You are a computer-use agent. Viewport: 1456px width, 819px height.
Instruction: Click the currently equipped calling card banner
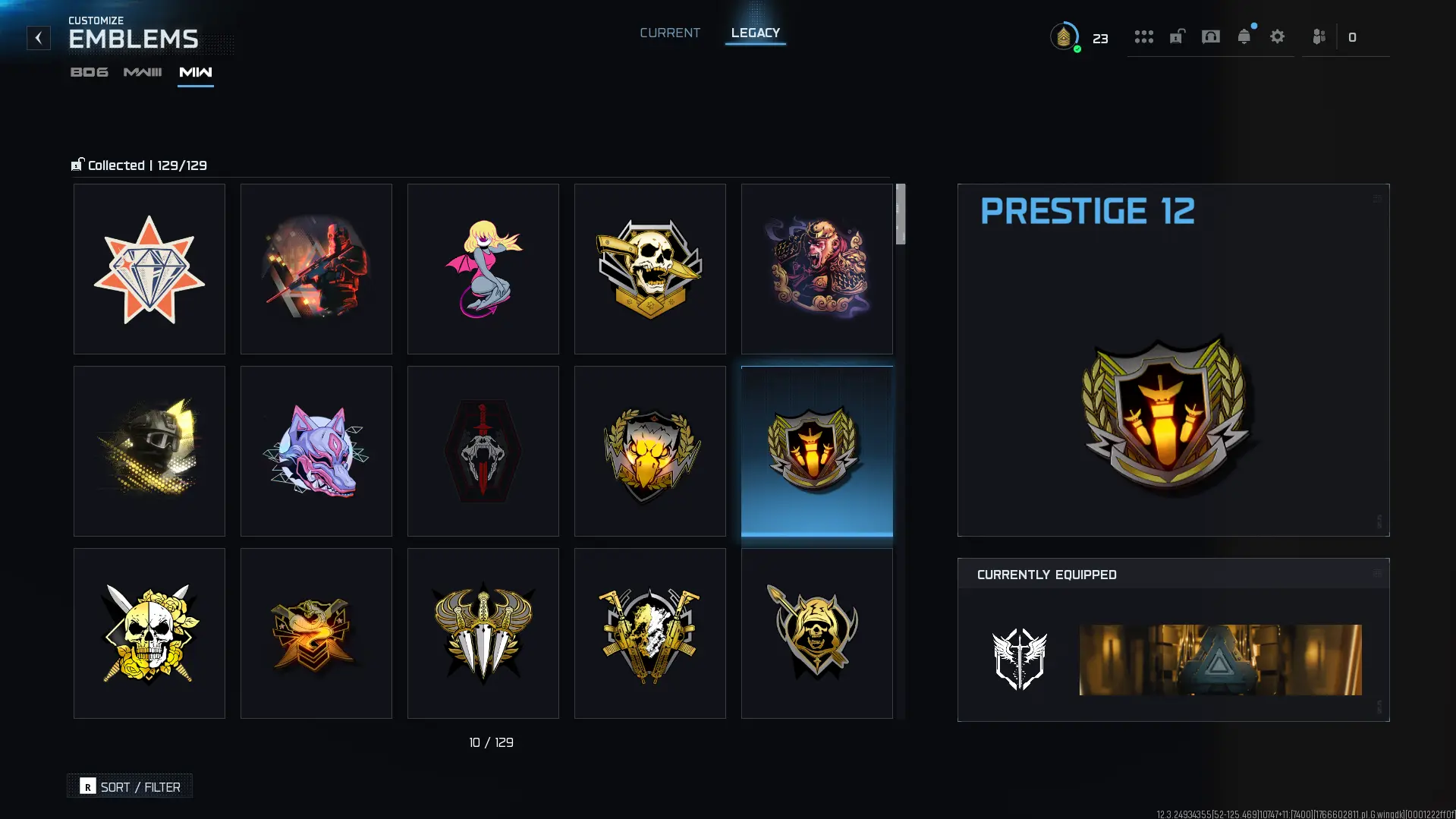coord(1219,660)
